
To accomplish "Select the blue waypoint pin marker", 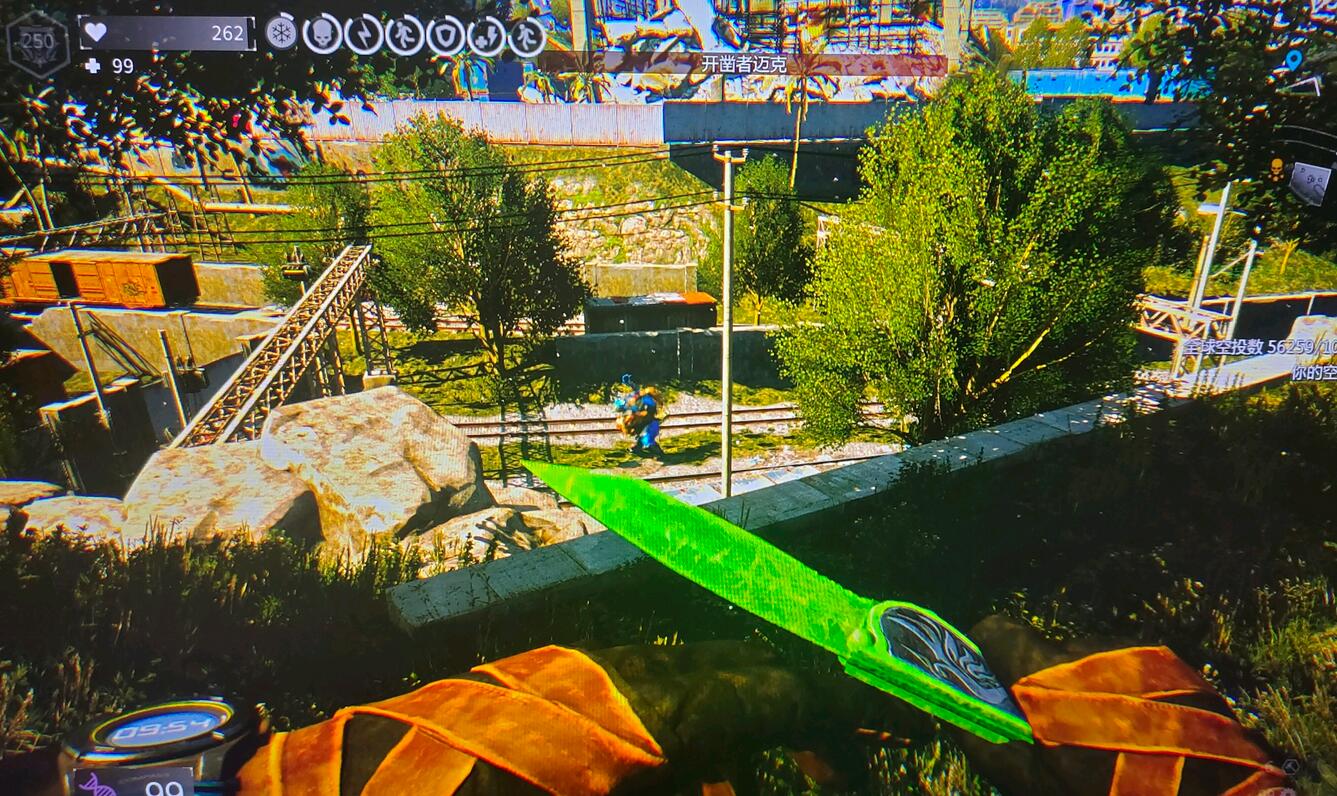I will pyautogui.click(x=1293, y=60).
